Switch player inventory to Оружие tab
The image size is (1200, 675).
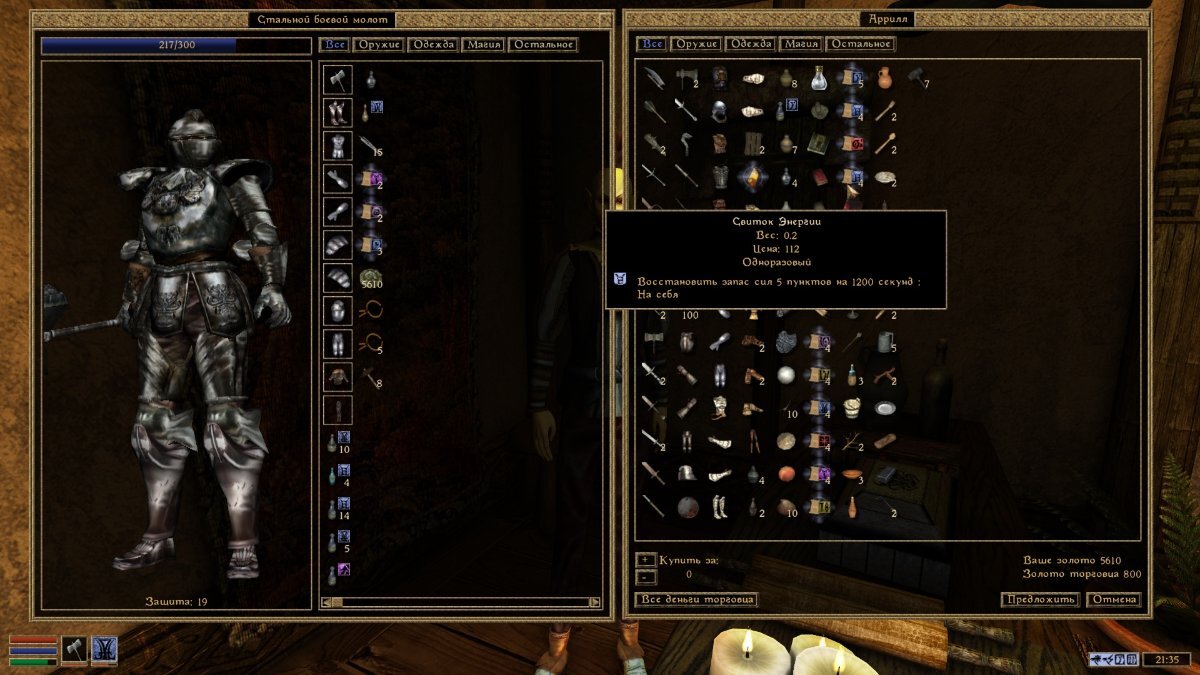point(379,45)
